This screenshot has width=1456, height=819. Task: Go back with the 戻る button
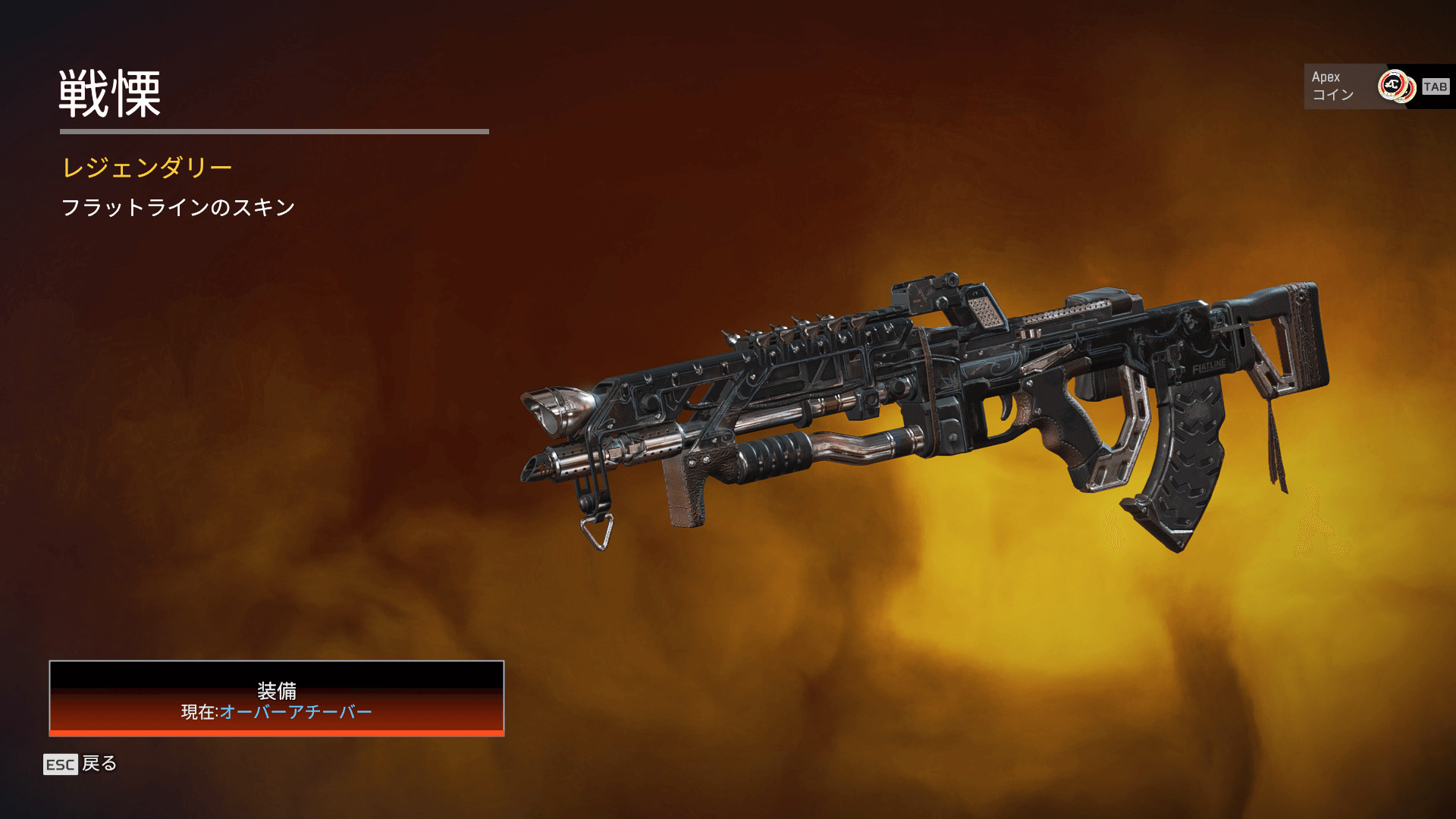coord(80,764)
